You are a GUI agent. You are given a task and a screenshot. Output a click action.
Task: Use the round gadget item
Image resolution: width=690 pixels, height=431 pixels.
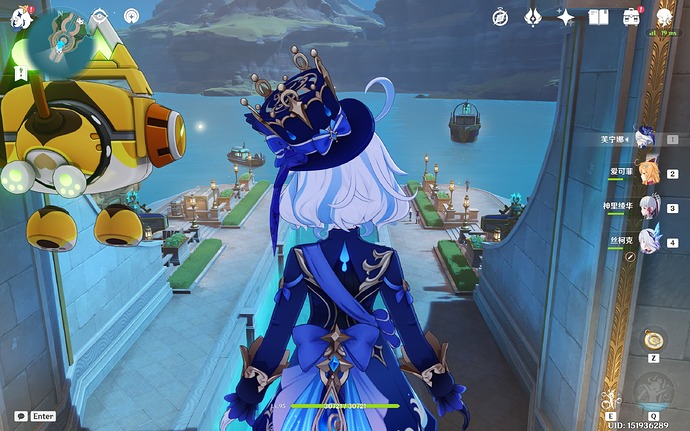pos(652,340)
